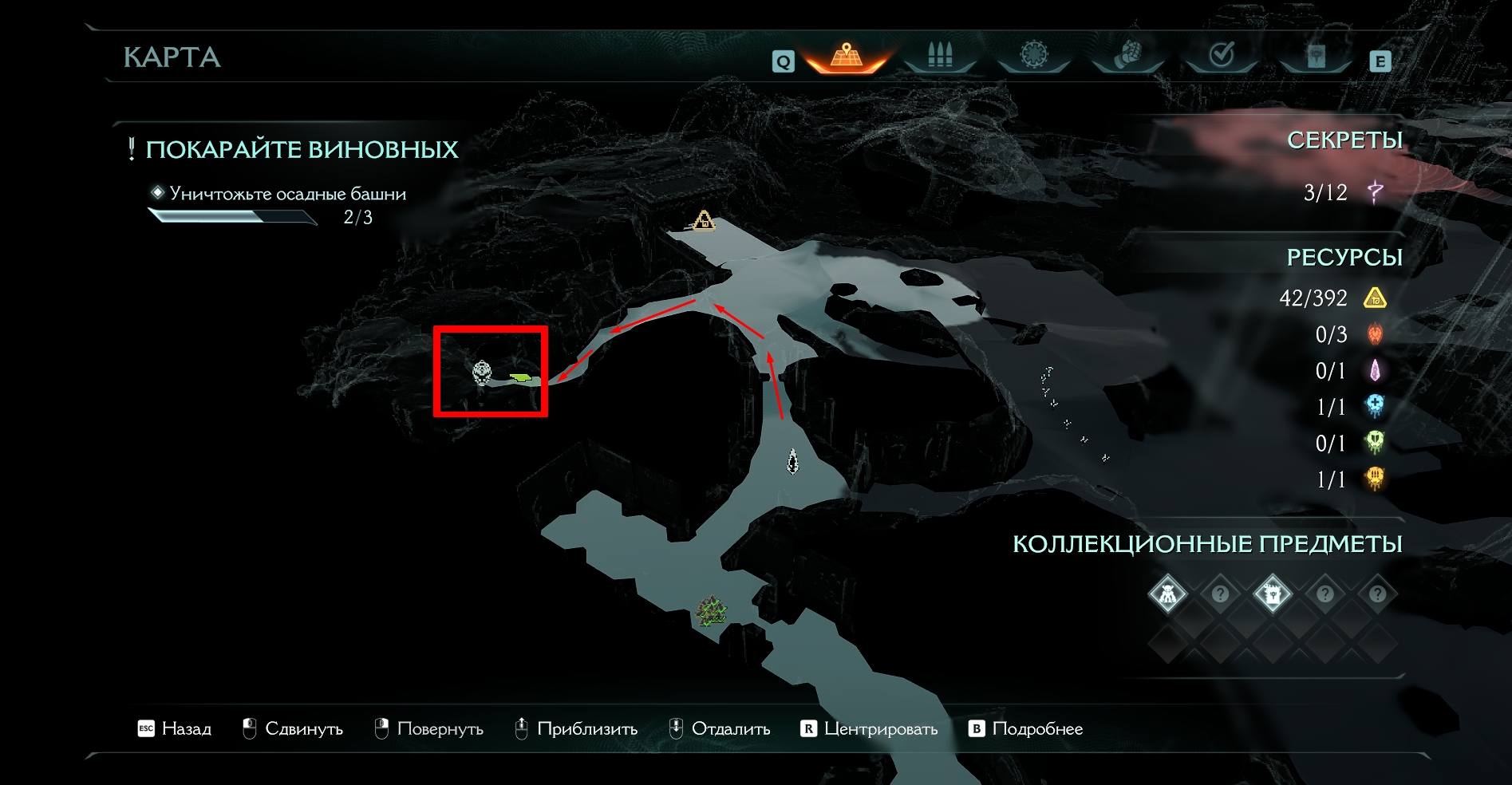Show more details via 'Подробнее'
The width and height of the screenshot is (1512, 785).
tap(1026, 728)
